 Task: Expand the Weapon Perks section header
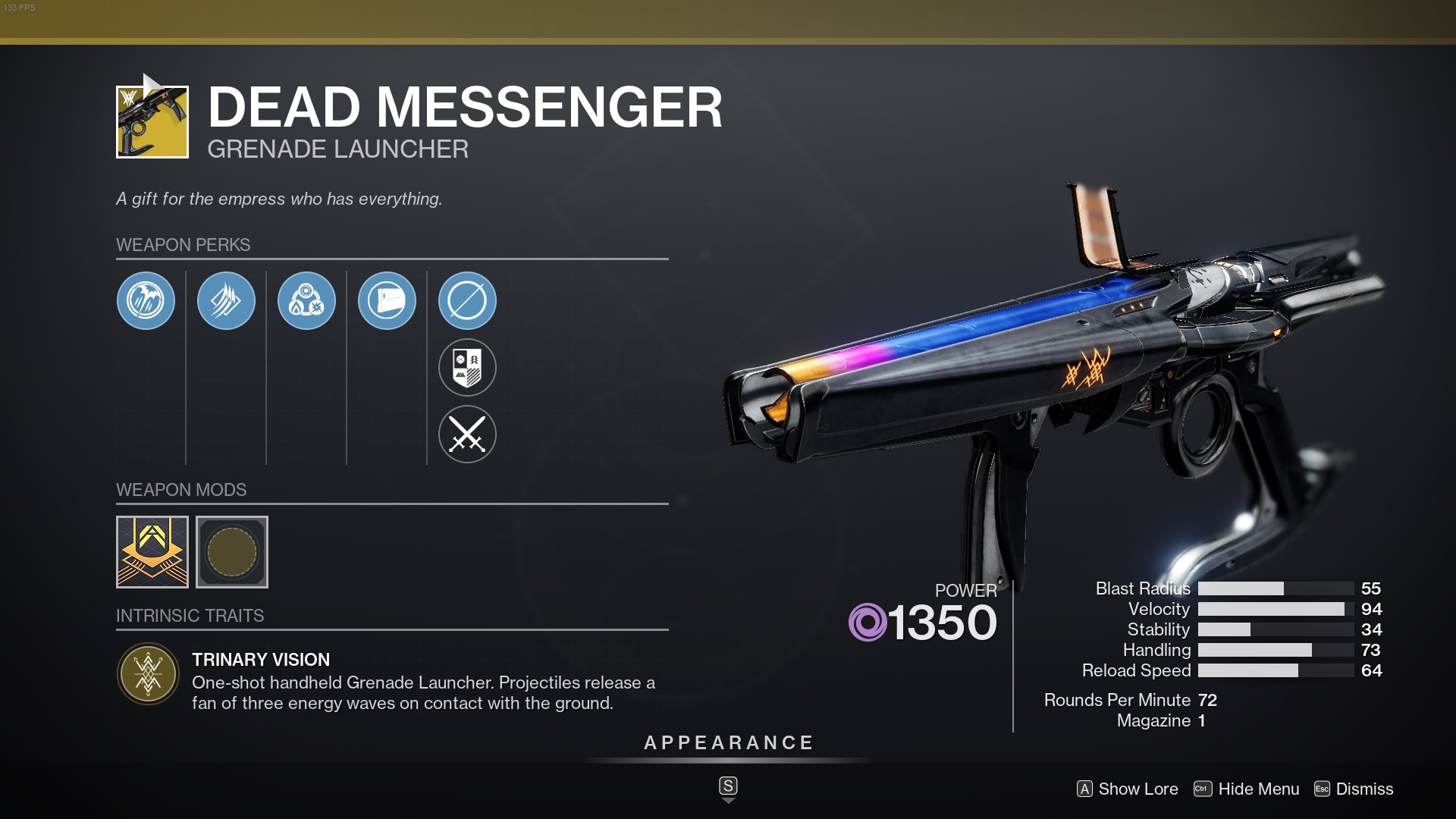point(182,245)
